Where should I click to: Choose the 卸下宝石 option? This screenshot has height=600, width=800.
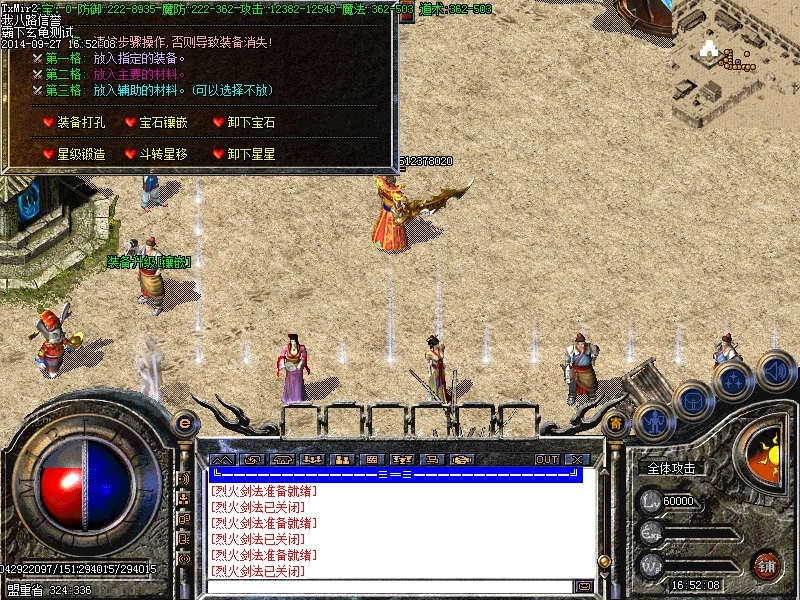point(250,123)
